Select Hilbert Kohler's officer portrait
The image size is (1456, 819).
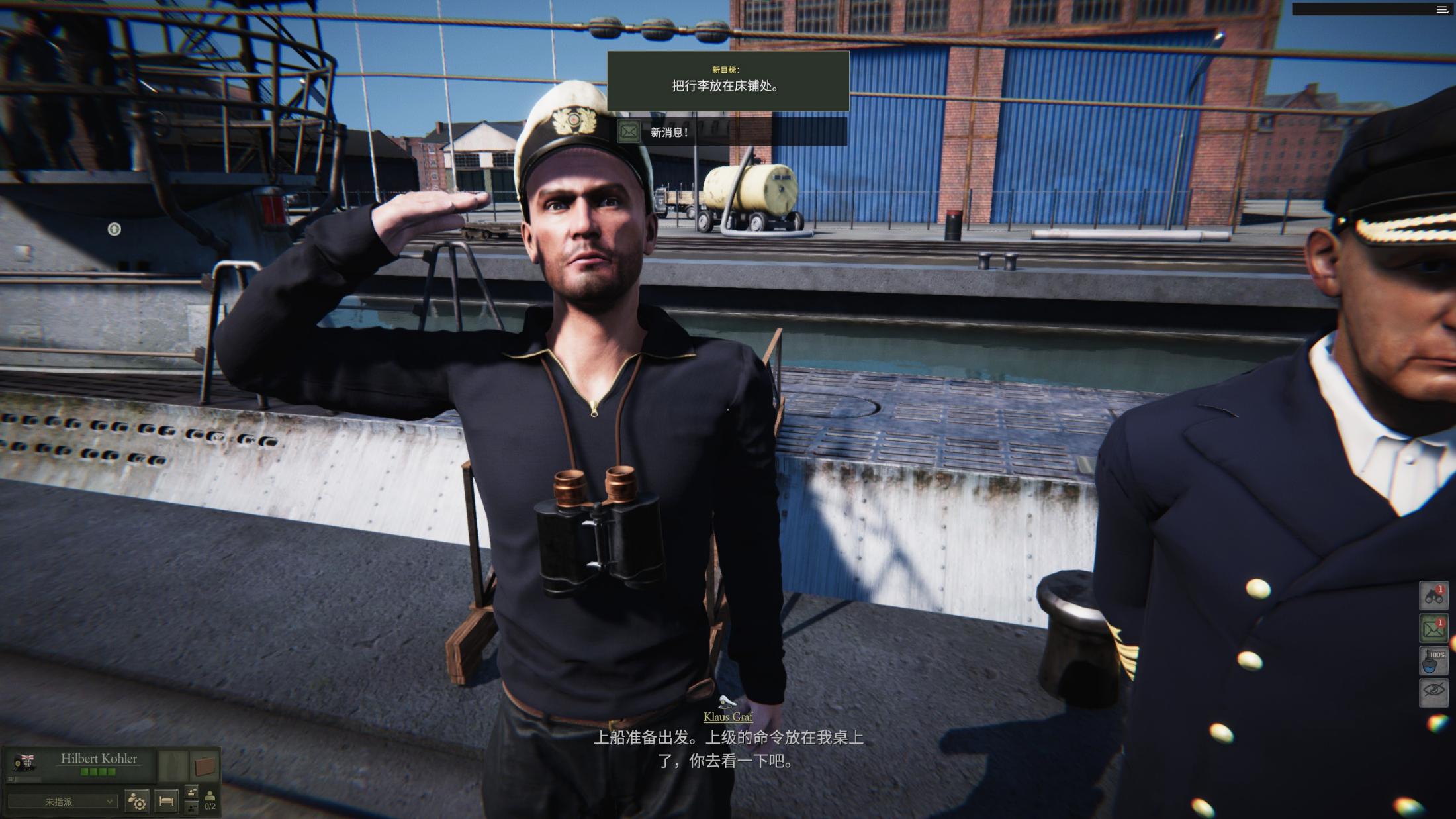click(x=24, y=763)
